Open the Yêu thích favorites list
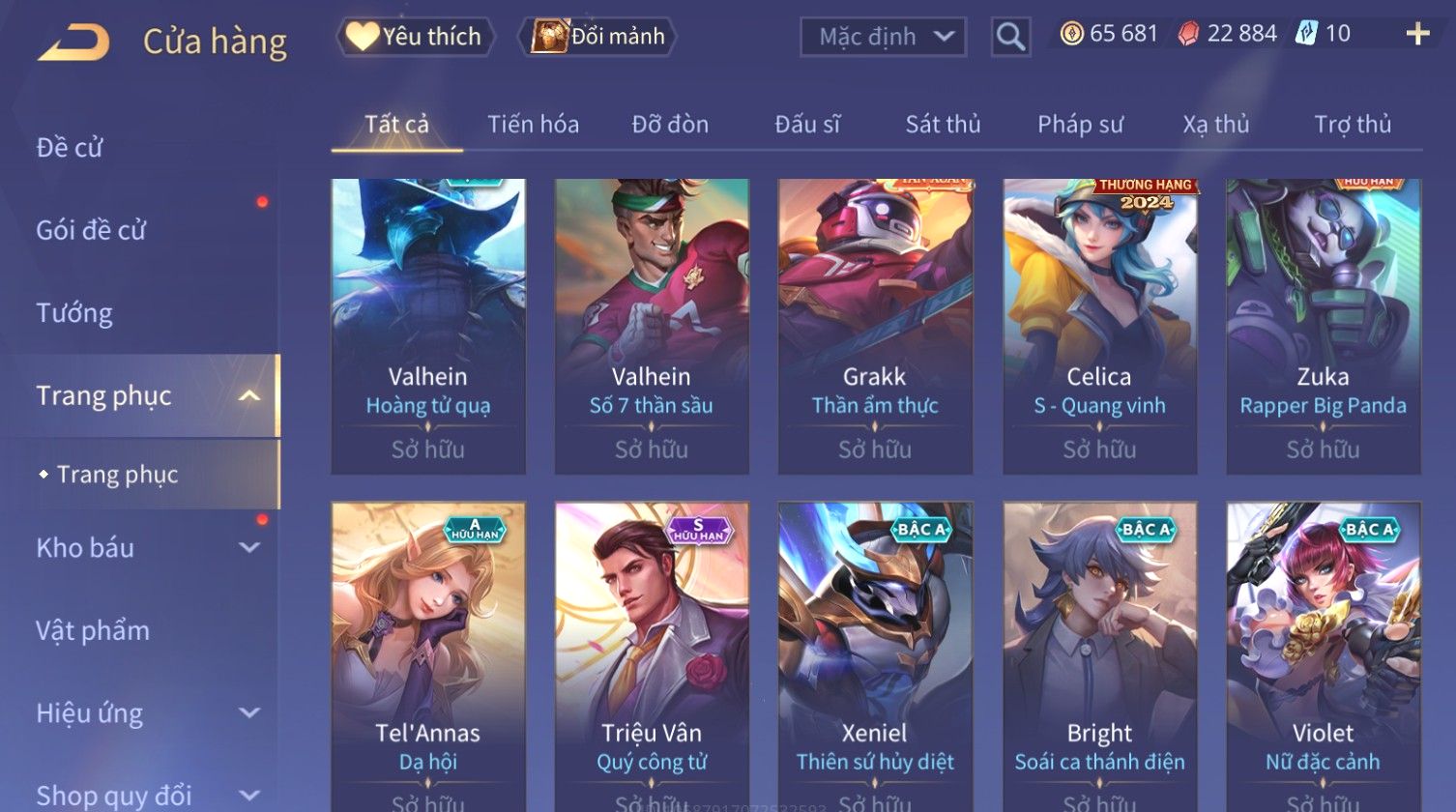Viewport: 1456px width, 812px height. click(416, 37)
